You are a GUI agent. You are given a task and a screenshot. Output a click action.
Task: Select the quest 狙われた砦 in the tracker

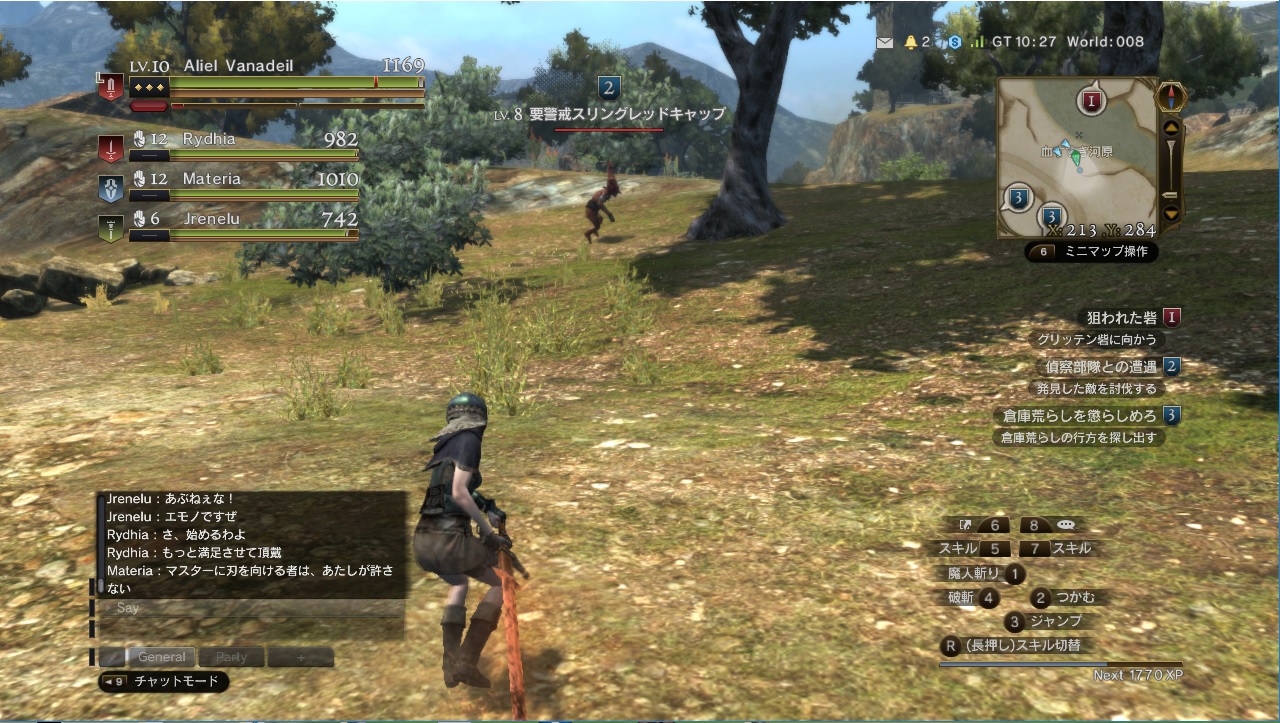pyautogui.click(x=1122, y=318)
